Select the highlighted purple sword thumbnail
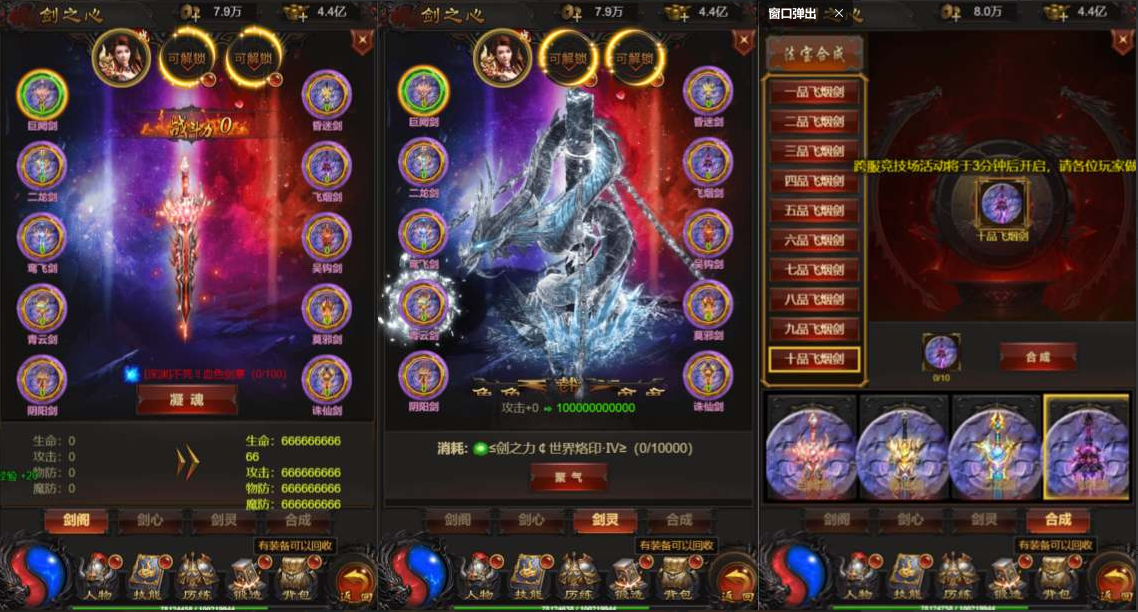This screenshot has width=1138, height=612. (1087, 446)
